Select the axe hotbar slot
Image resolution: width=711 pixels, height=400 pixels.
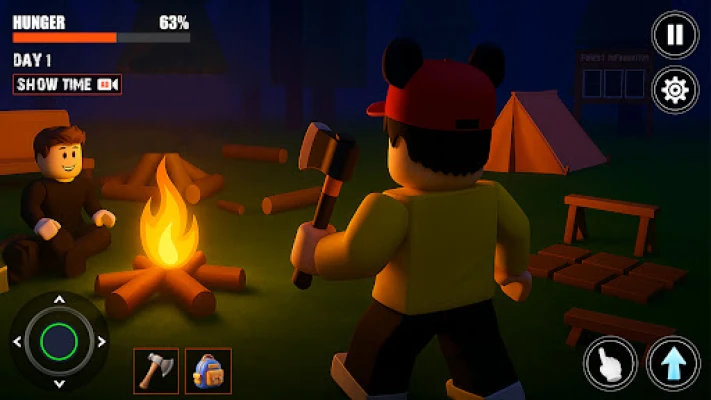tap(156, 370)
